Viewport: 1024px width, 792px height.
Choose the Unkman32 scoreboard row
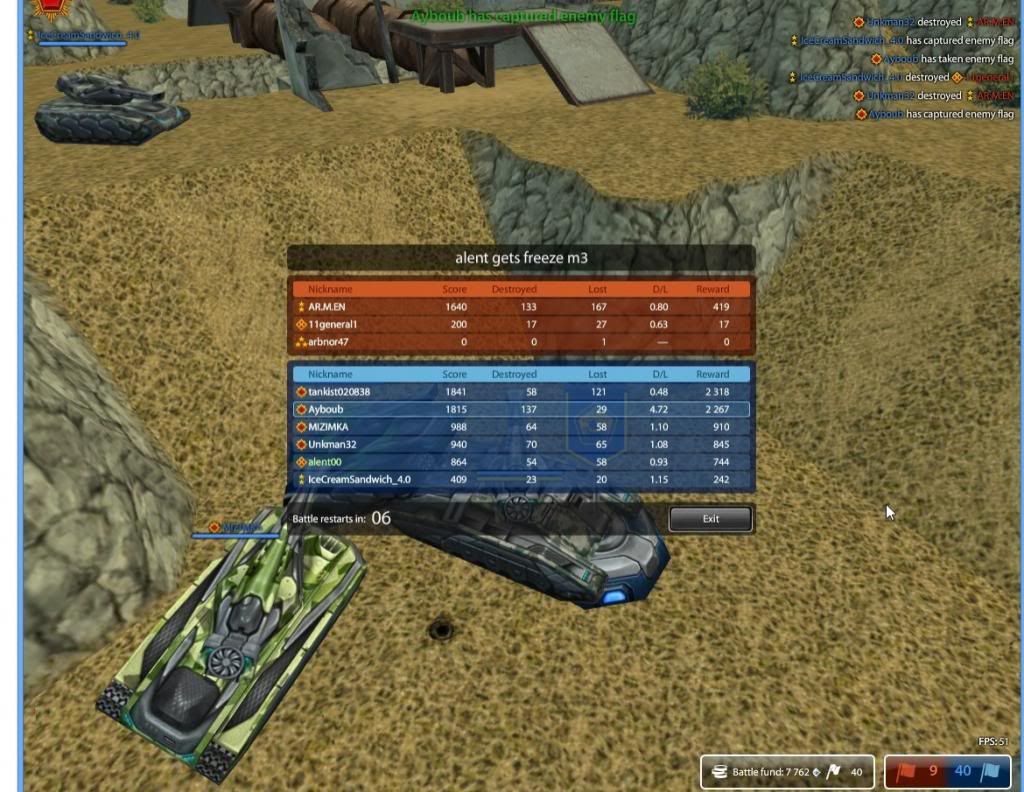pos(520,444)
